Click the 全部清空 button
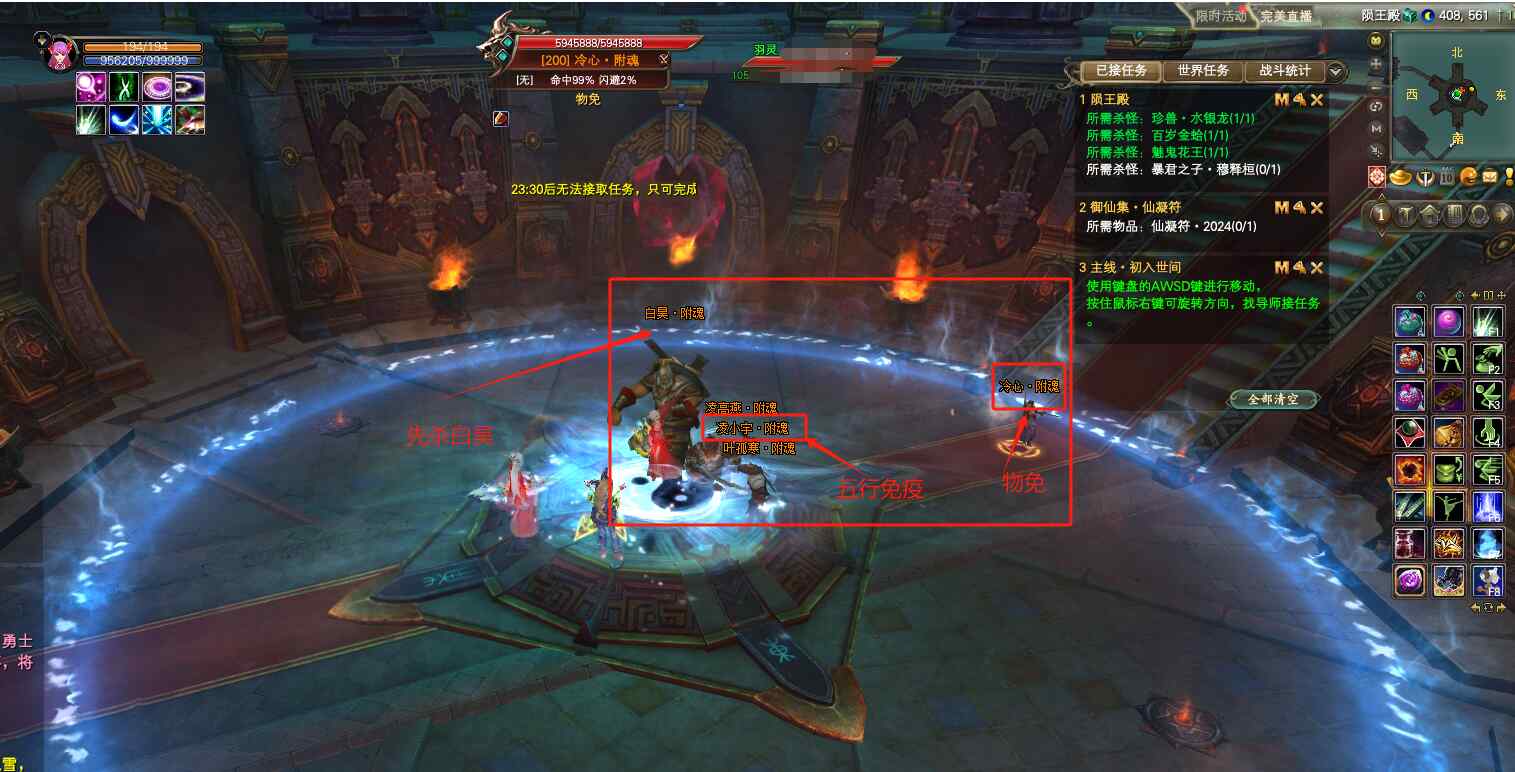 tap(1274, 399)
